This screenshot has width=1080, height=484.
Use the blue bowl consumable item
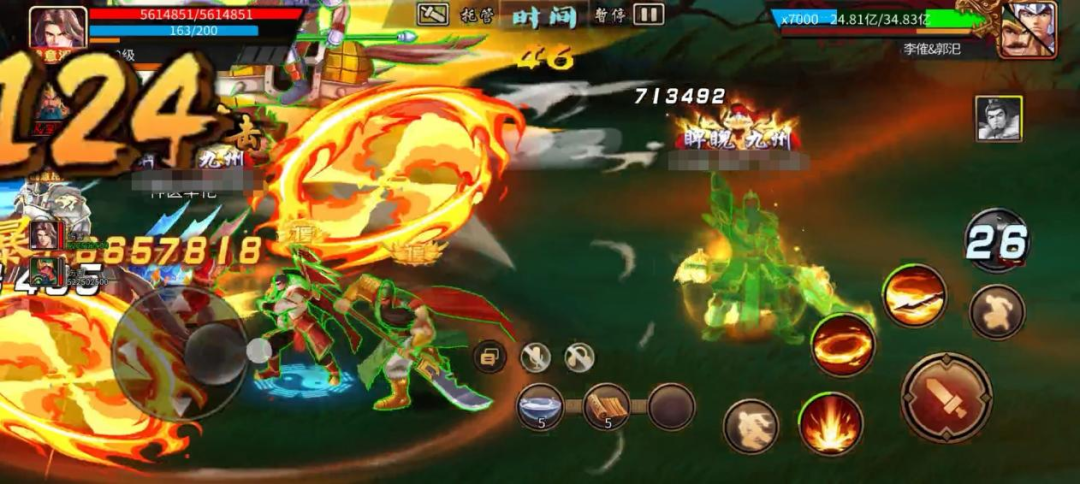pyautogui.click(x=541, y=406)
